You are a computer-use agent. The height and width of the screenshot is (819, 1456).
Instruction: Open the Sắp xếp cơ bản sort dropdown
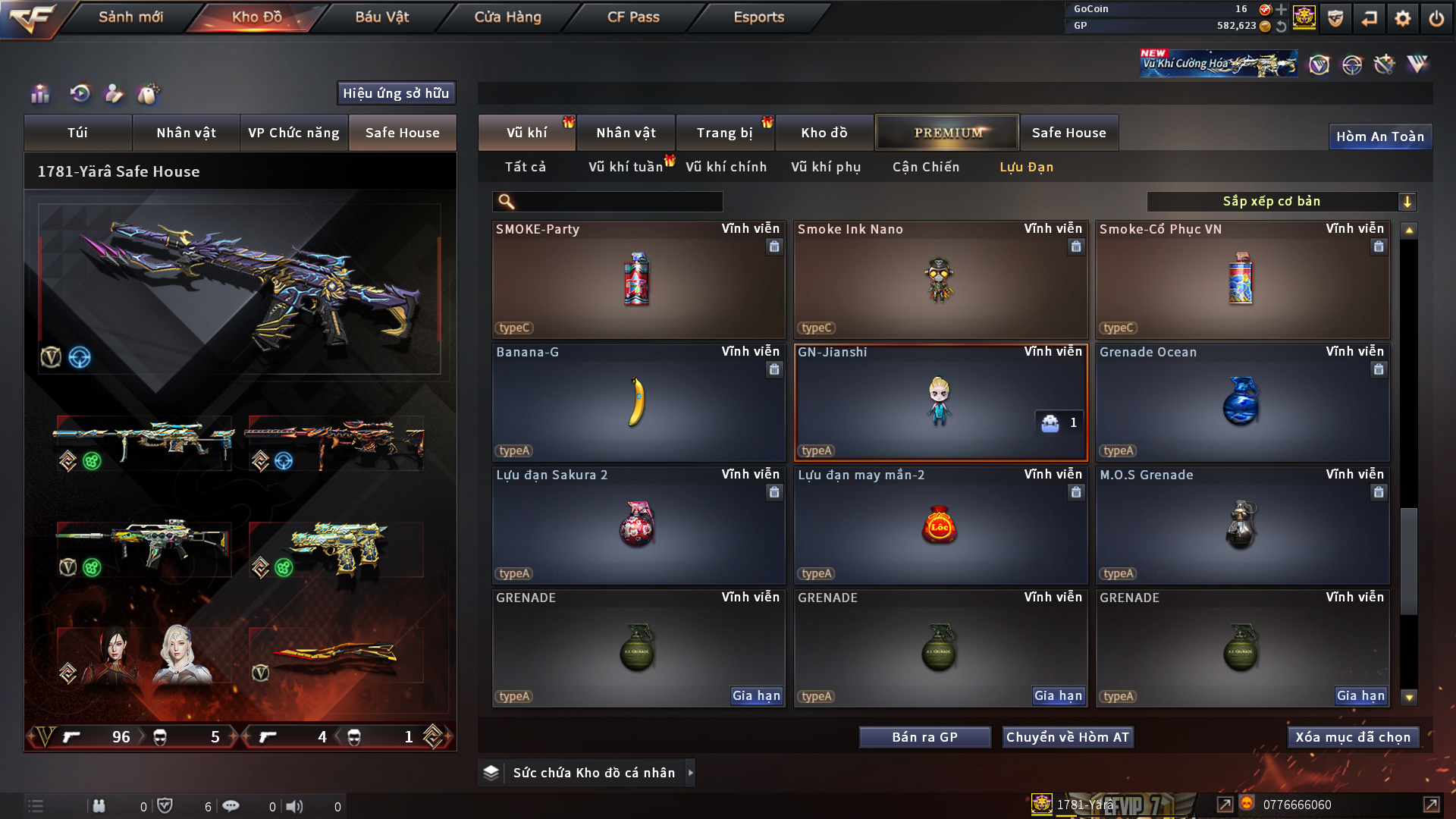coord(1281,202)
